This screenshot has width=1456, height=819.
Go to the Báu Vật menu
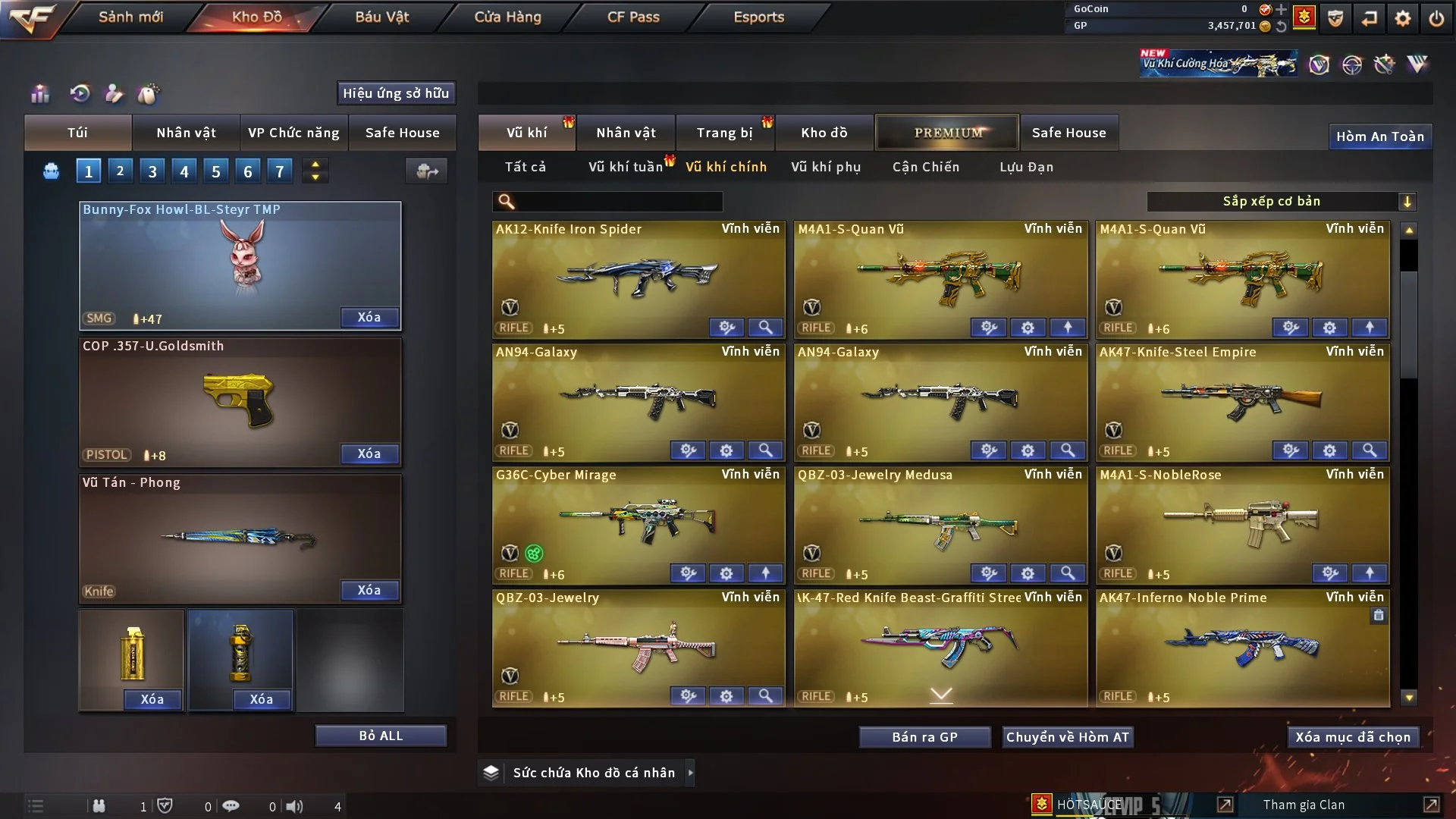click(381, 17)
